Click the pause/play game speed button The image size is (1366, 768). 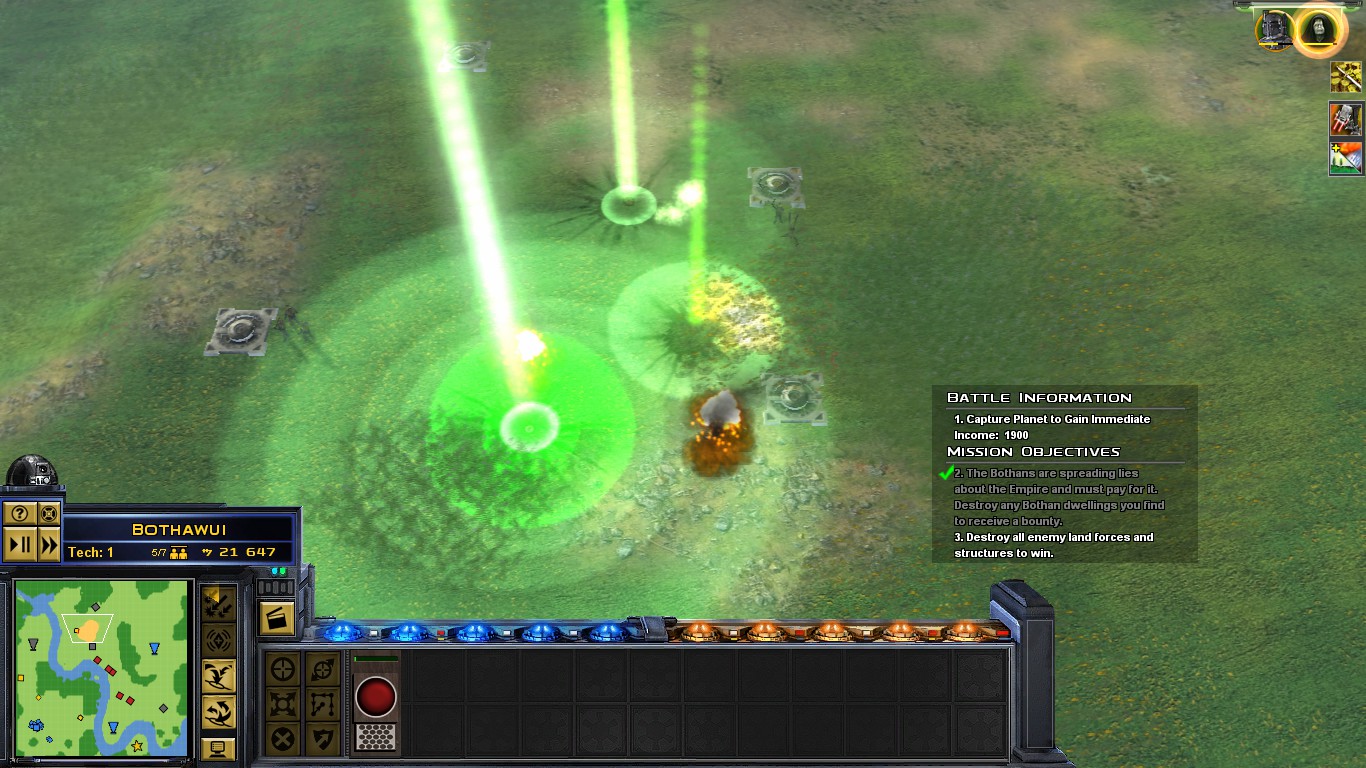[20, 545]
